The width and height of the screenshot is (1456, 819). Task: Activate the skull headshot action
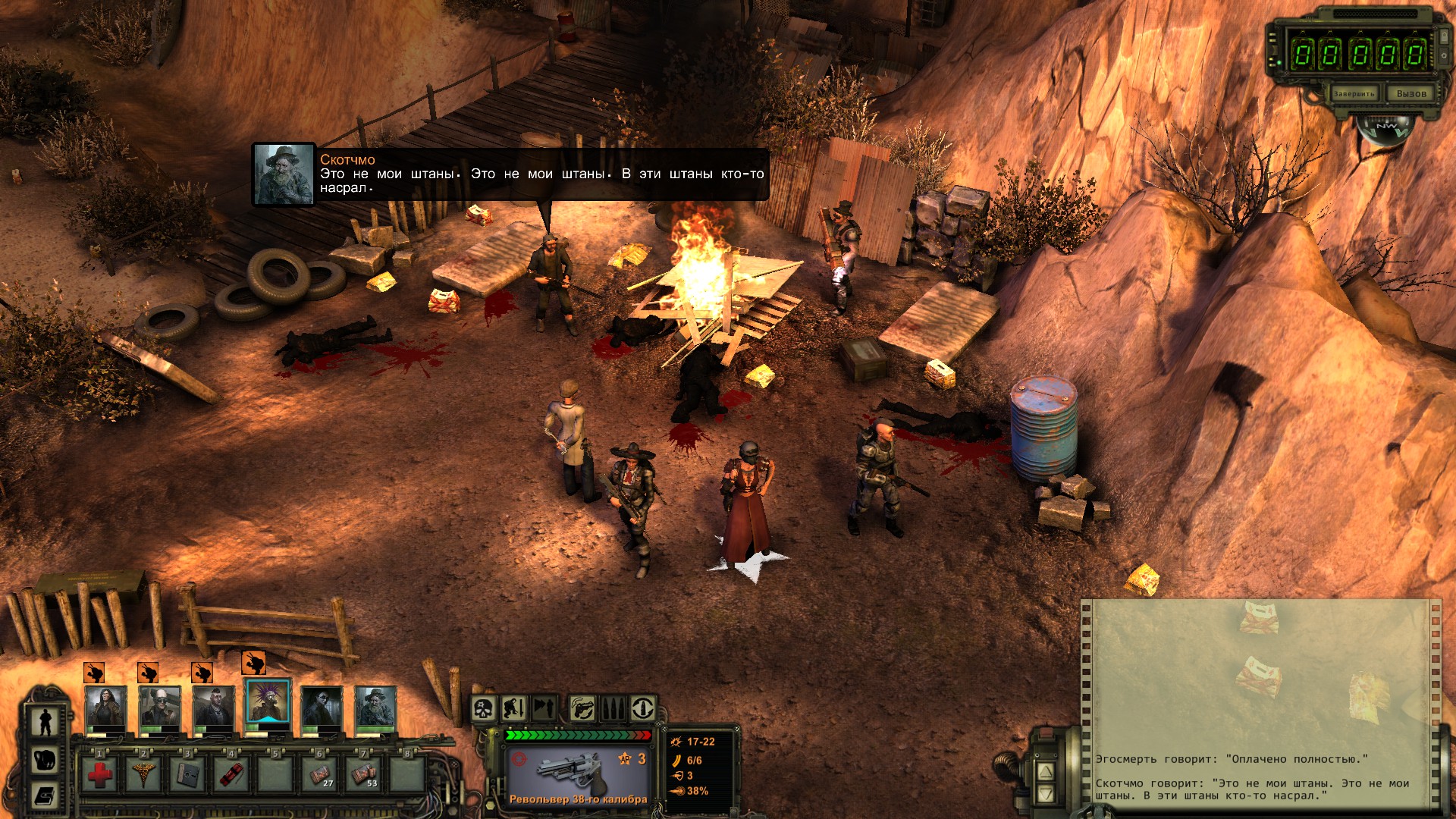coord(484,709)
